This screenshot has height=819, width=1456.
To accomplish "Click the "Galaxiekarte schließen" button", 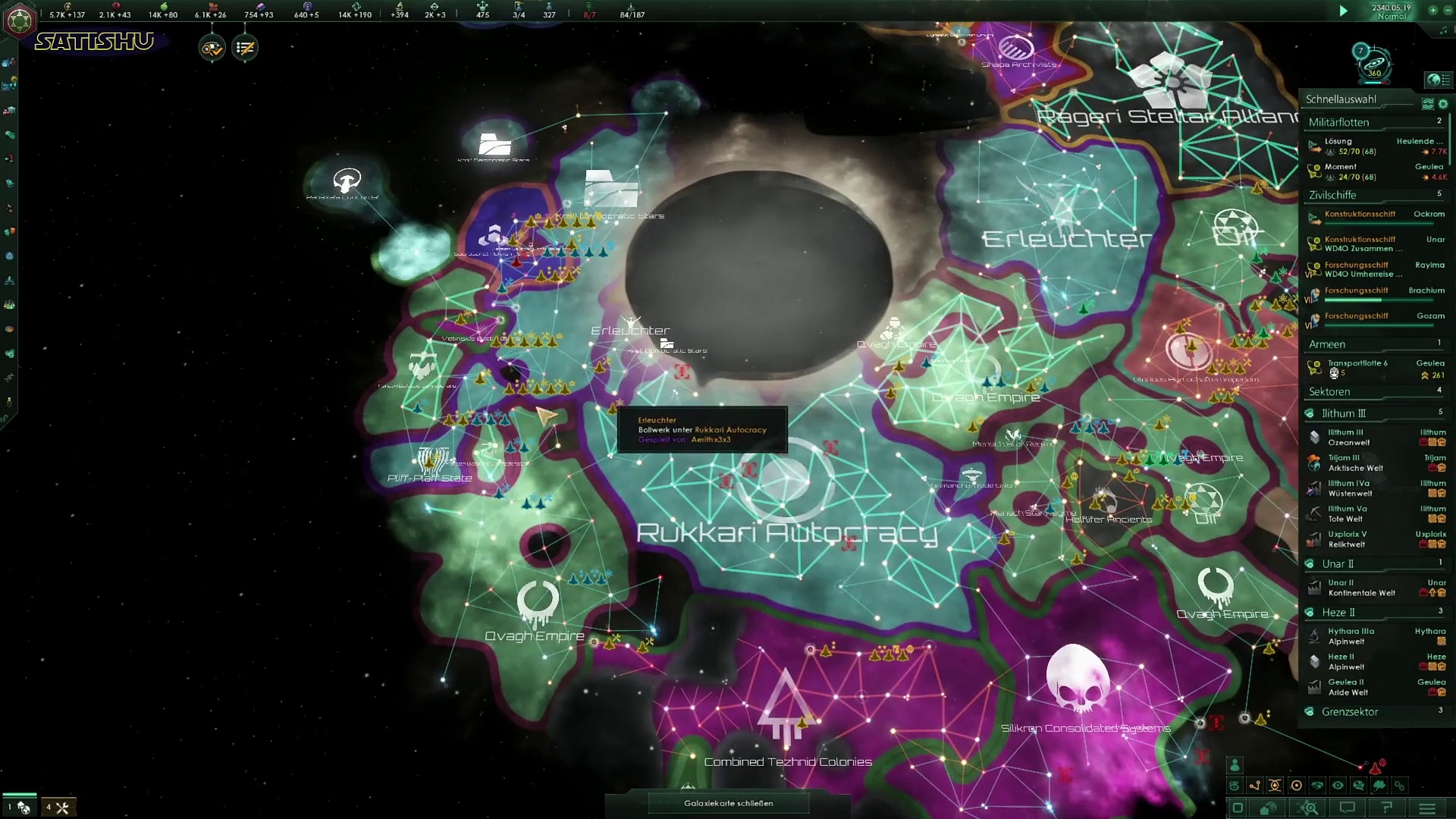I will tap(728, 803).
